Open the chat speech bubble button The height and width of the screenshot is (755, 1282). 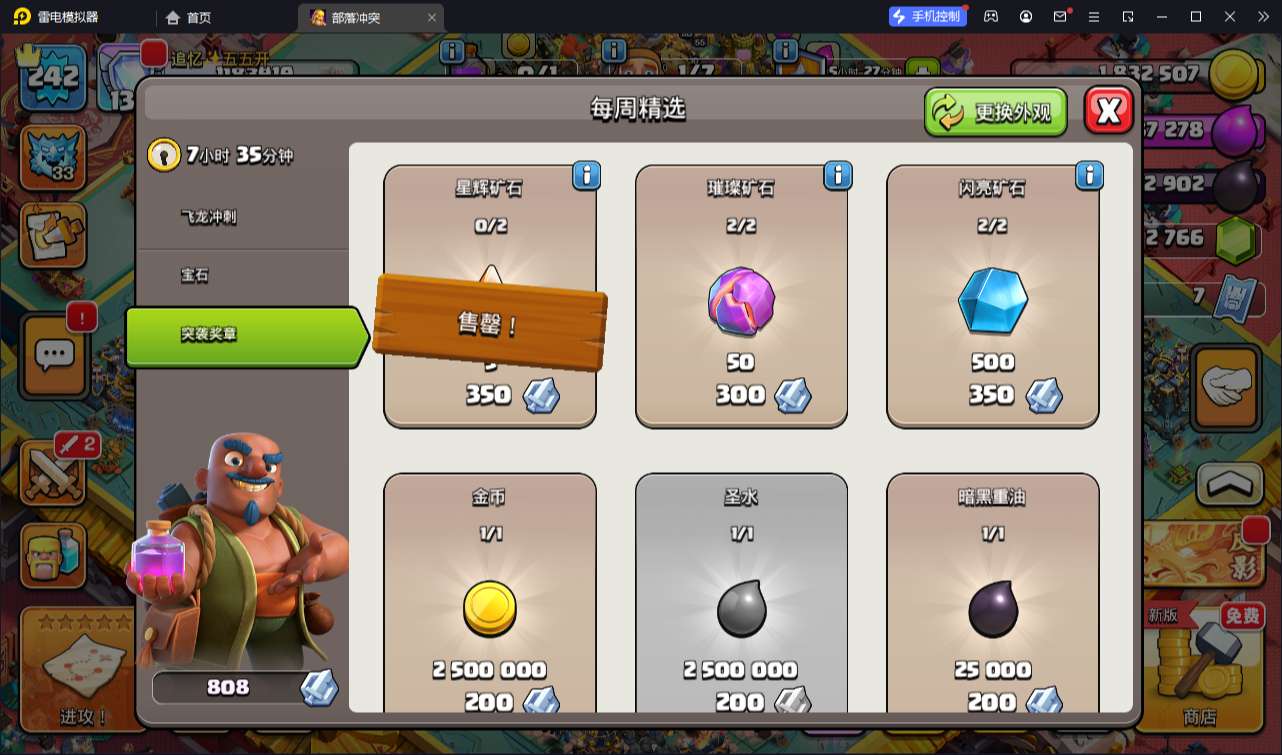pyautogui.click(x=54, y=354)
